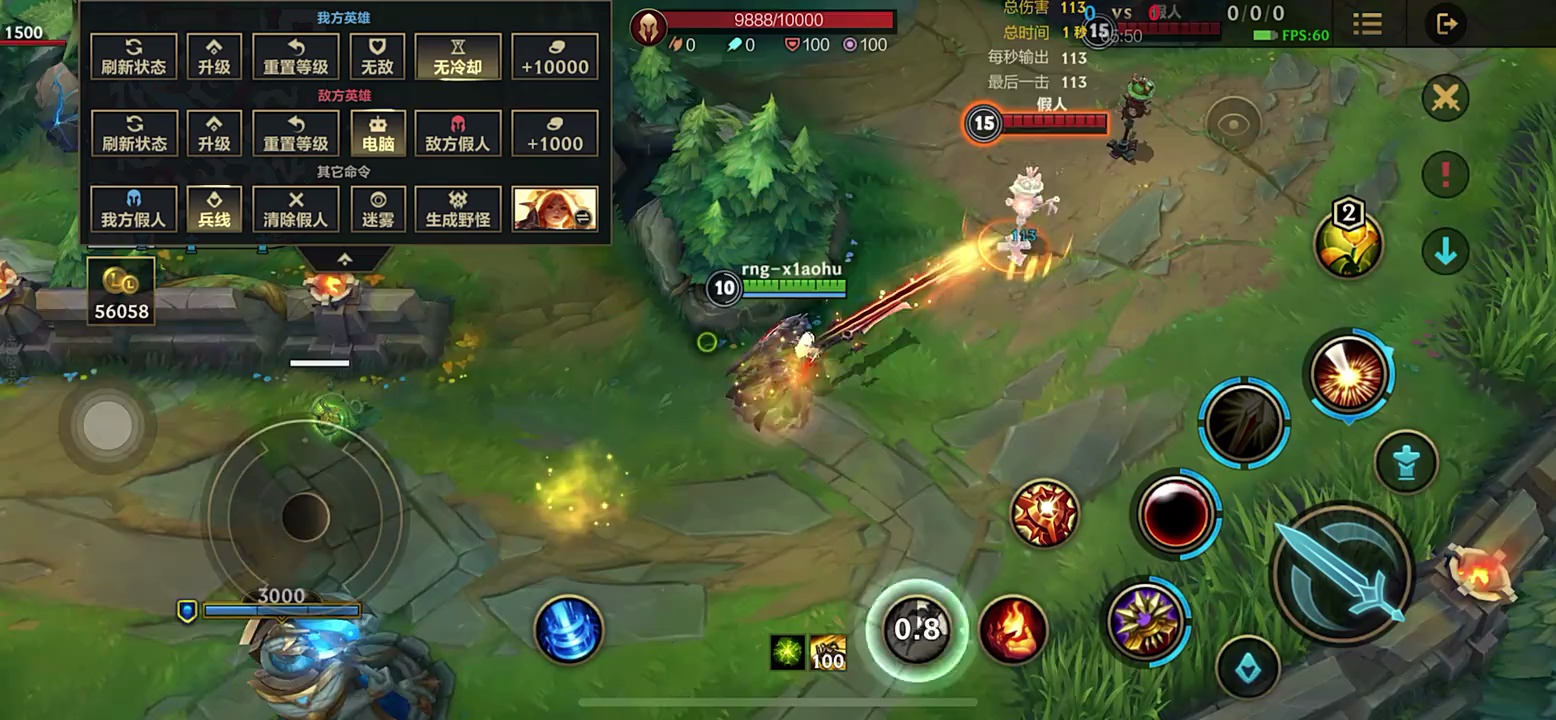1556x720 pixels.
Task: Toggle the 无冷却 no-cooldown option
Action: 457,56
